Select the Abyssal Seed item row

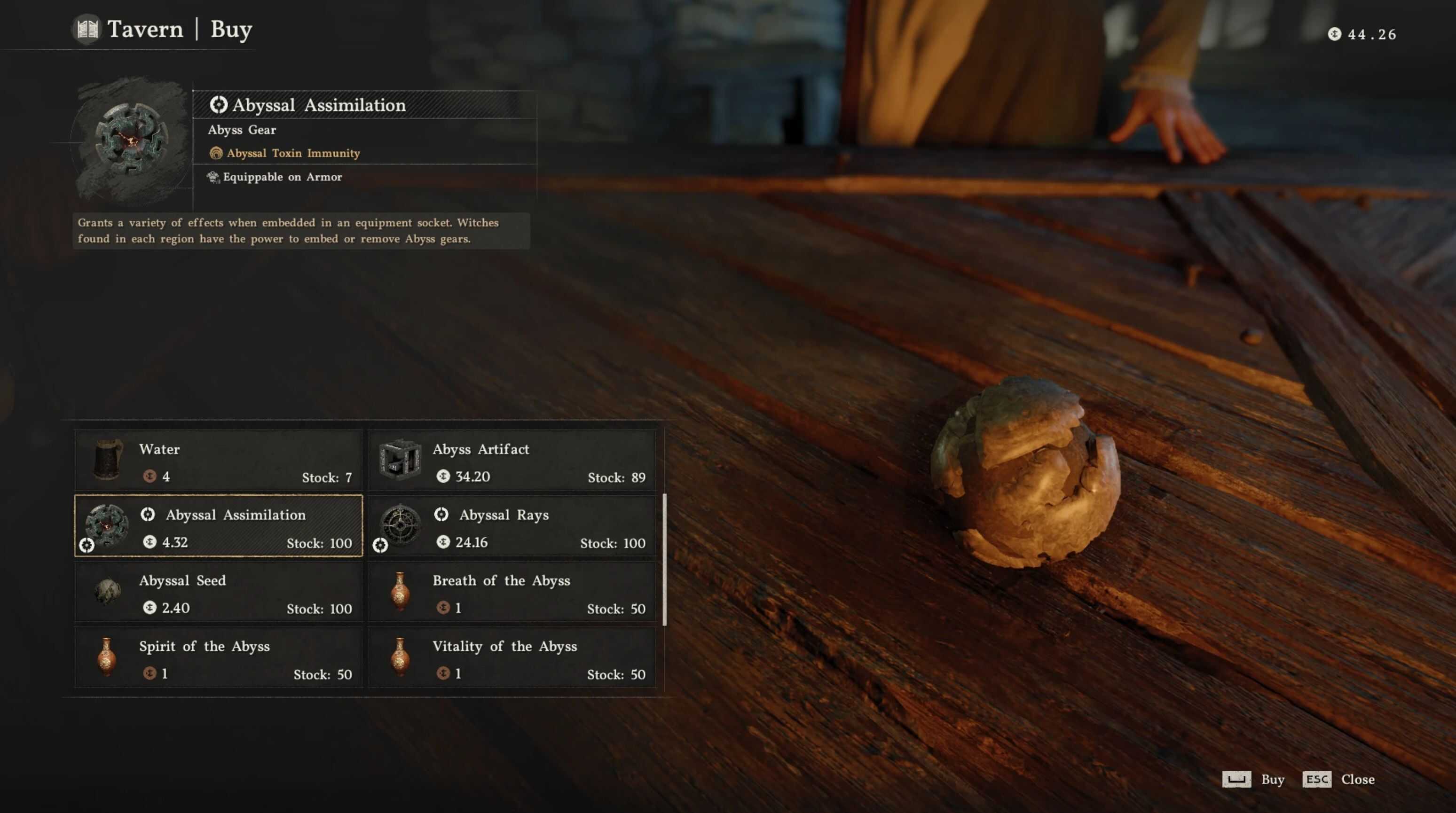pyautogui.click(x=218, y=592)
